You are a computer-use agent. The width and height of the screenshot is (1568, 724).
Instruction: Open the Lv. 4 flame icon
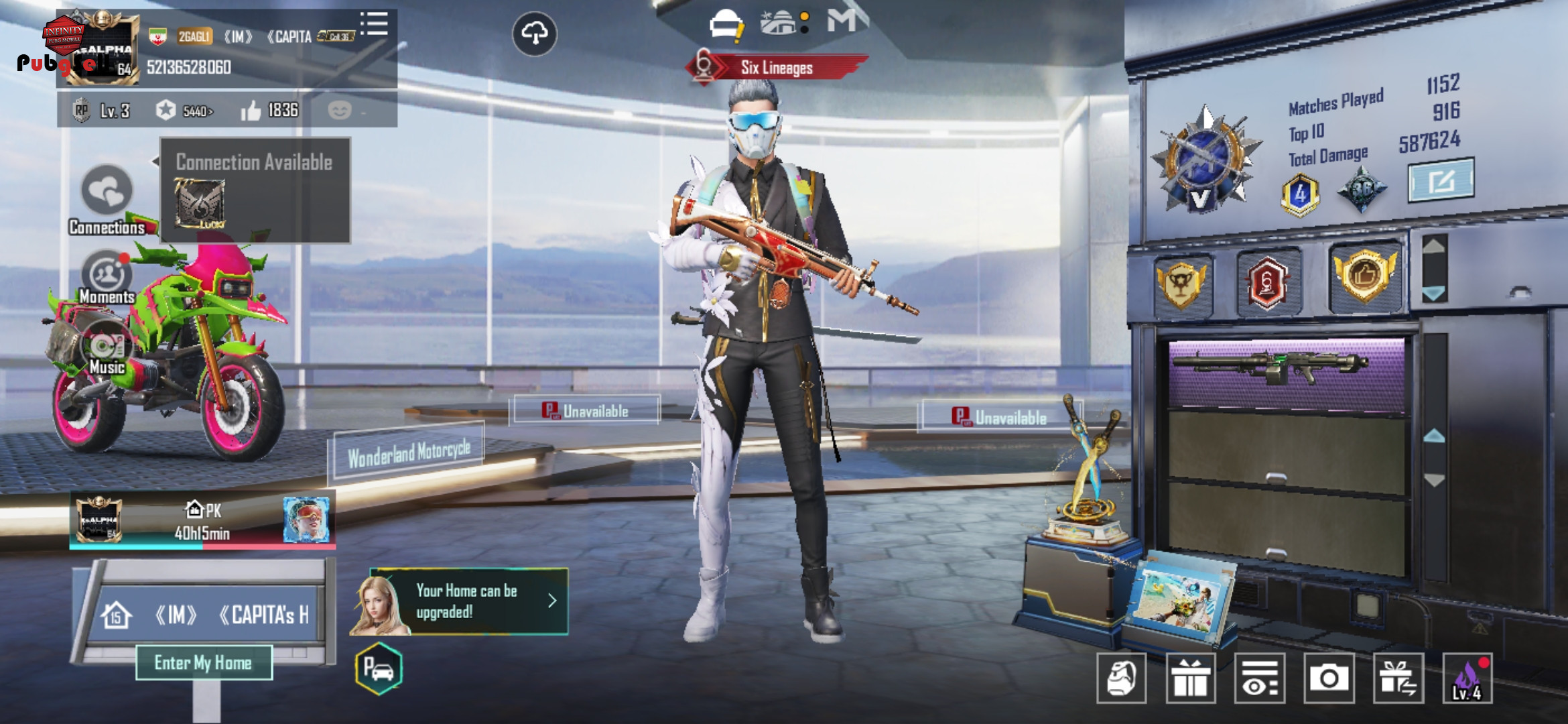[x=1467, y=678]
